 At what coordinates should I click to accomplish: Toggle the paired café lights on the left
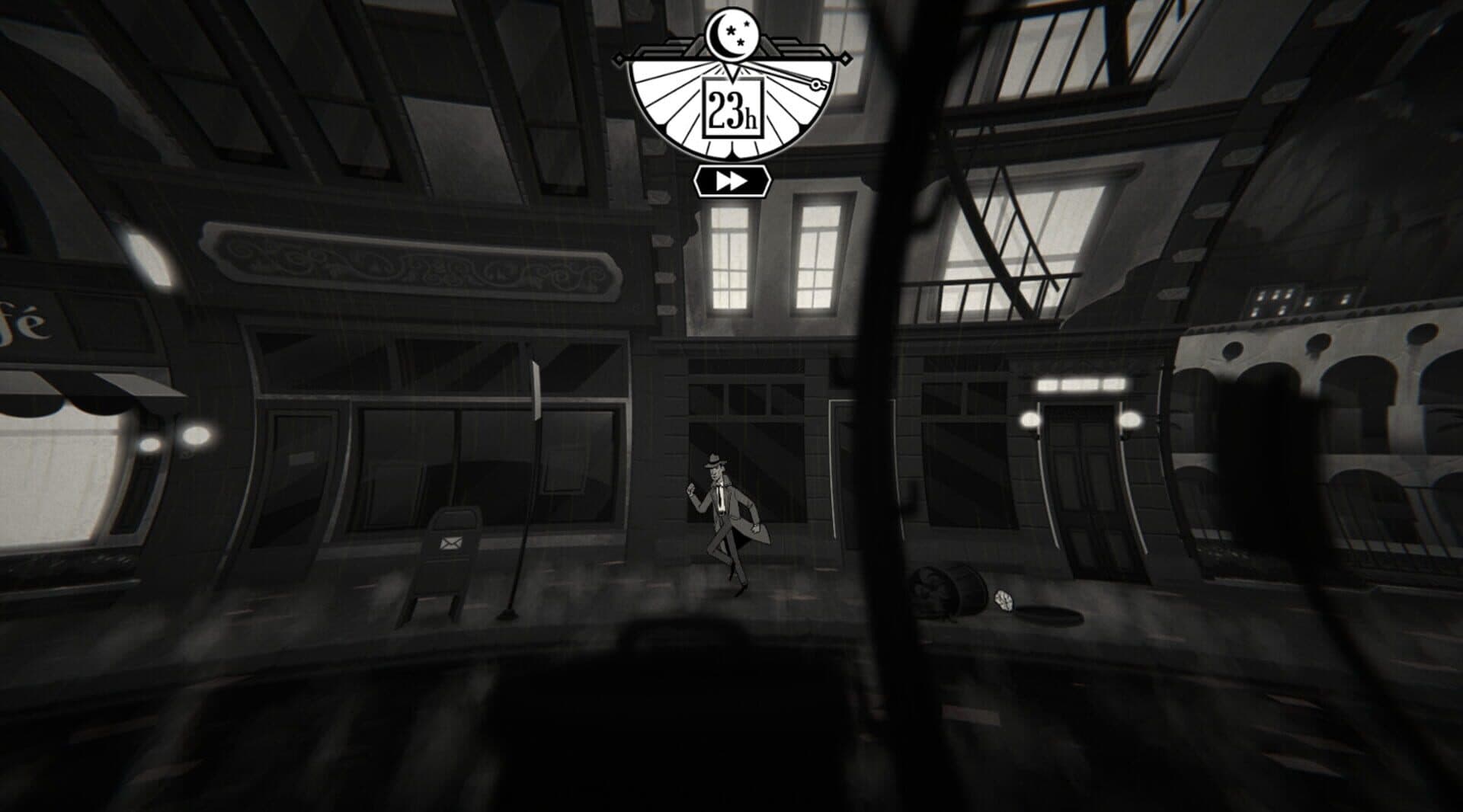[171, 440]
